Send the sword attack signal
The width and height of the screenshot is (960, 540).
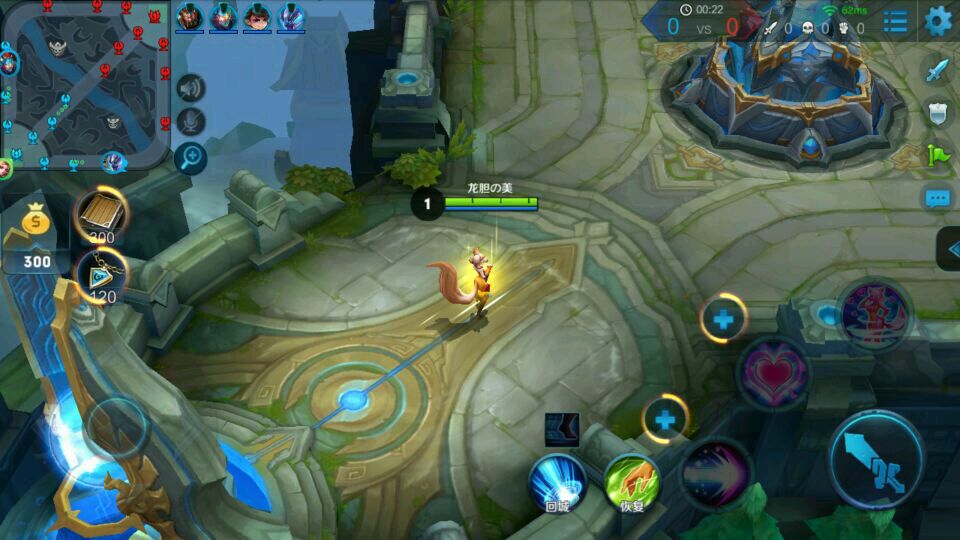[936, 70]
